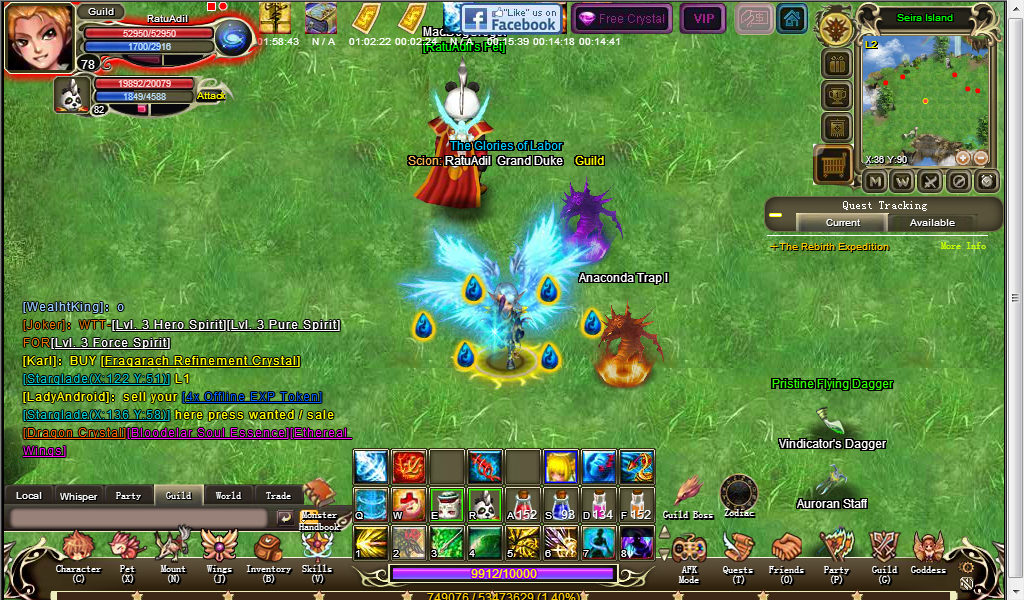
Task: Click the Seira Island minimap
Action: coord(924,100)
